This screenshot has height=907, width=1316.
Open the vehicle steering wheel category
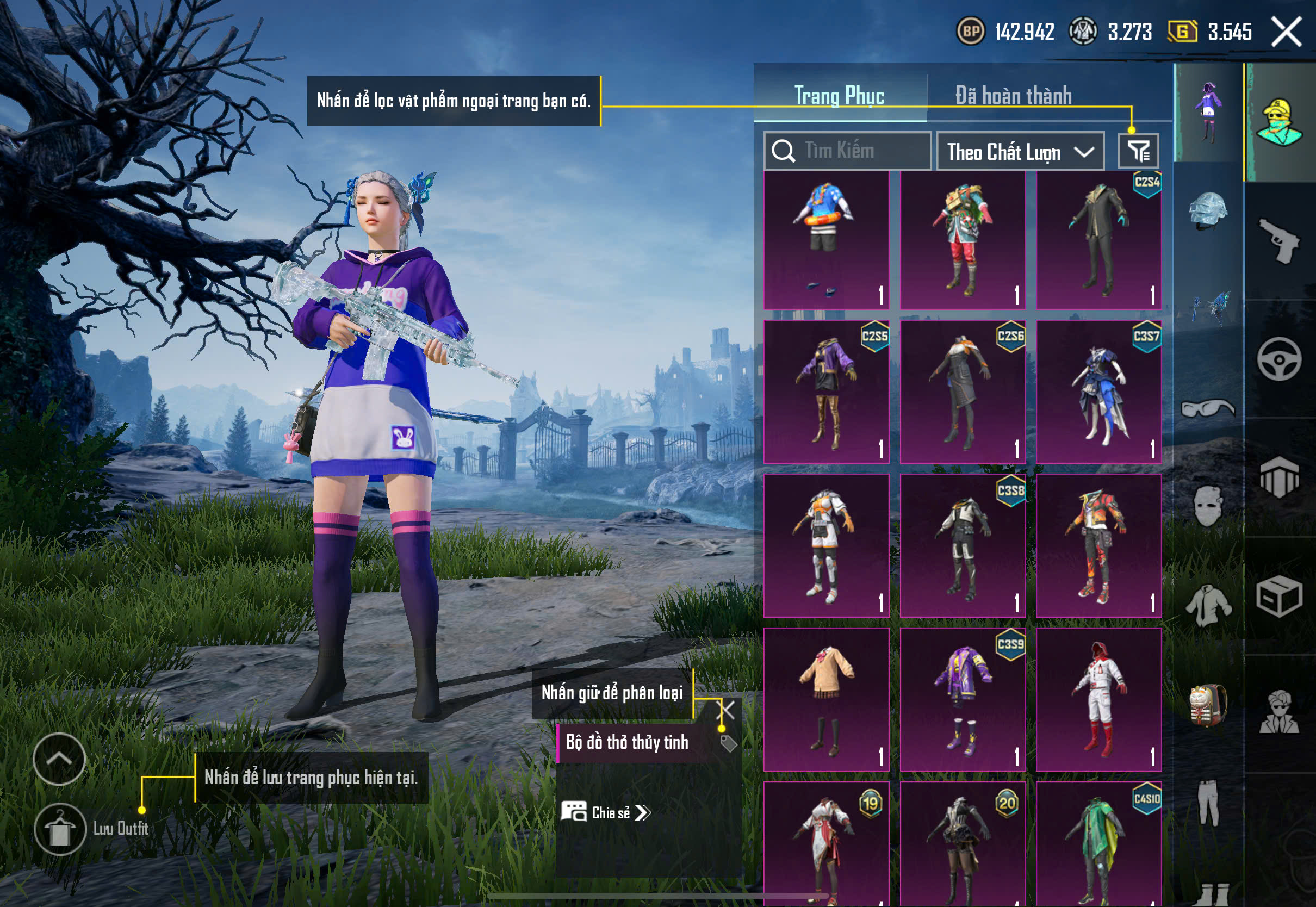point(1279,360)
